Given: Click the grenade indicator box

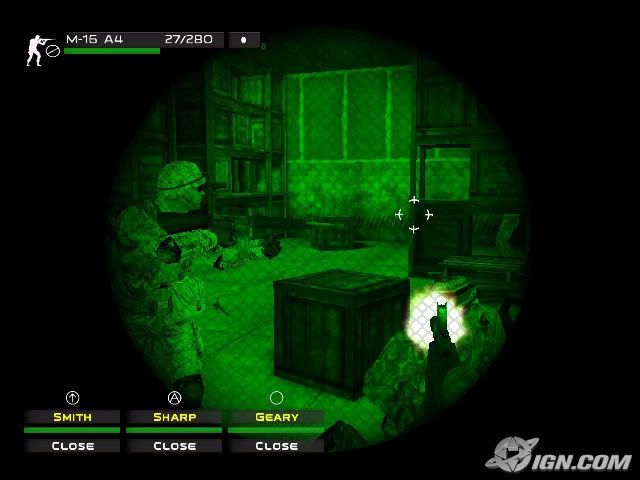Looking at the screenshot, I should coord(244,40).
